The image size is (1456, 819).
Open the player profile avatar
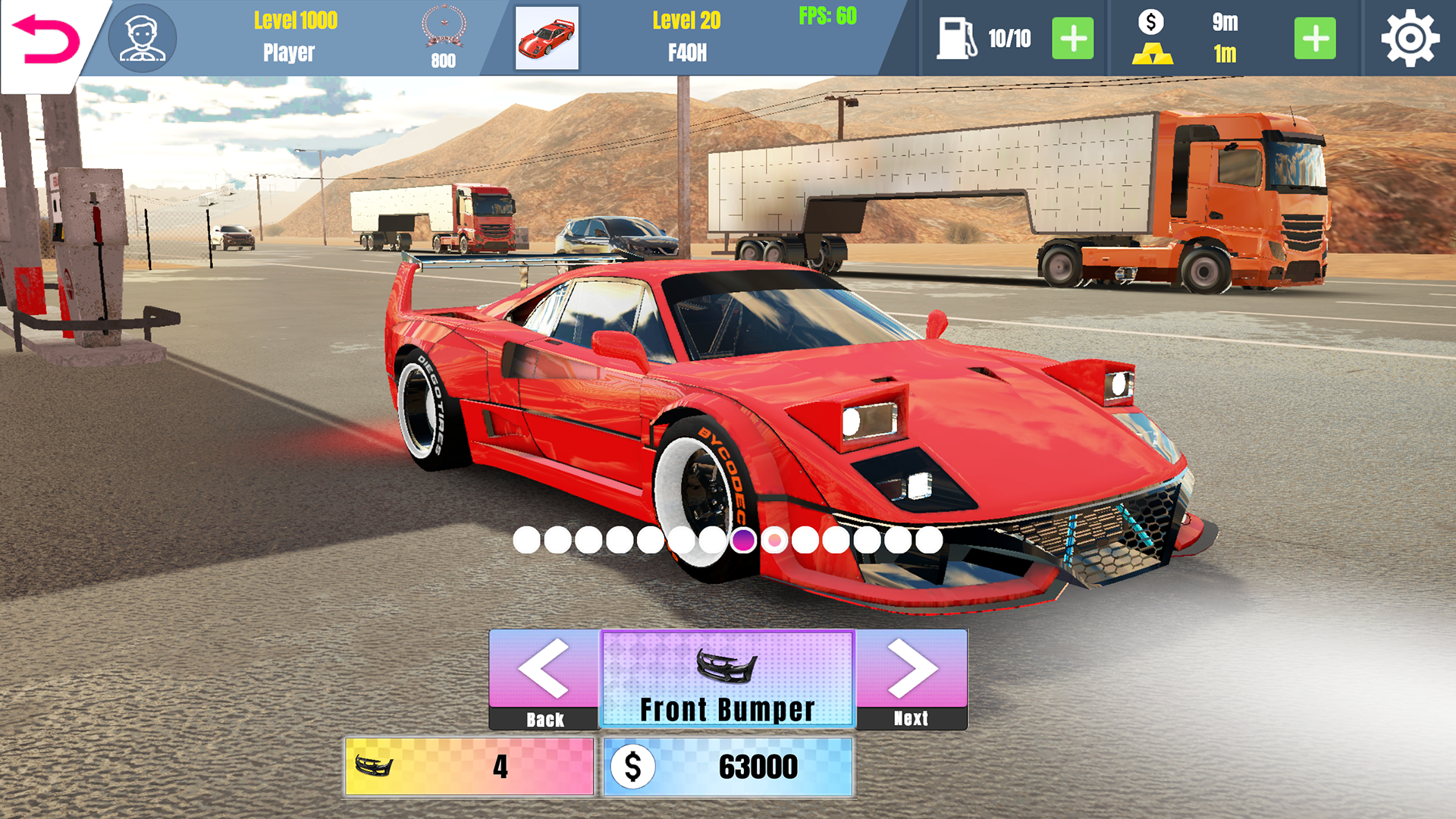click(142, 38)
